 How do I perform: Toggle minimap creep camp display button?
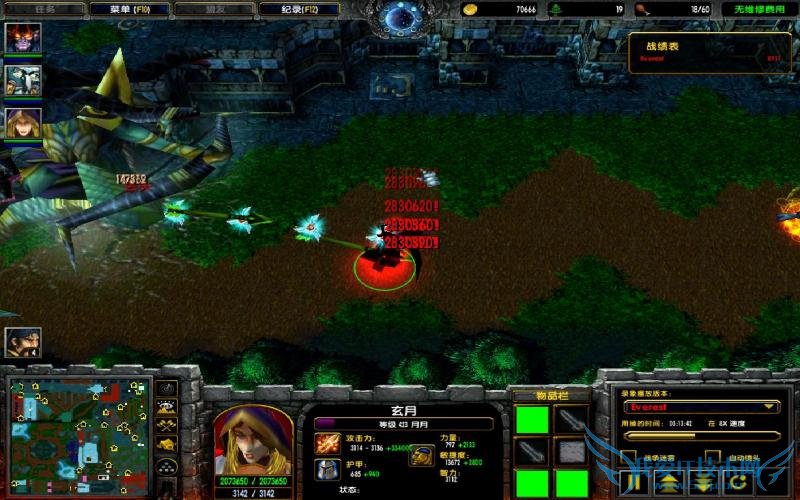click(x=168, y=443)
